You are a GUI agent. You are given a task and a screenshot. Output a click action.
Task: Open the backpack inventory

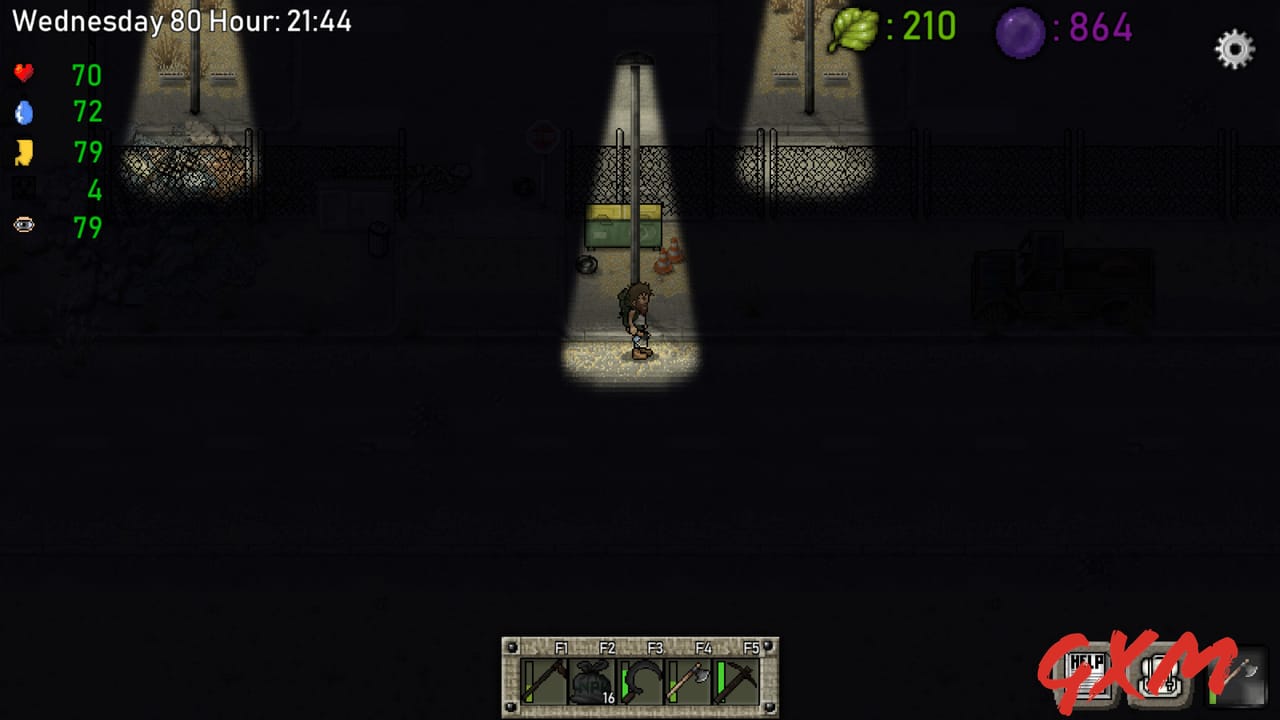point(1160,675)
